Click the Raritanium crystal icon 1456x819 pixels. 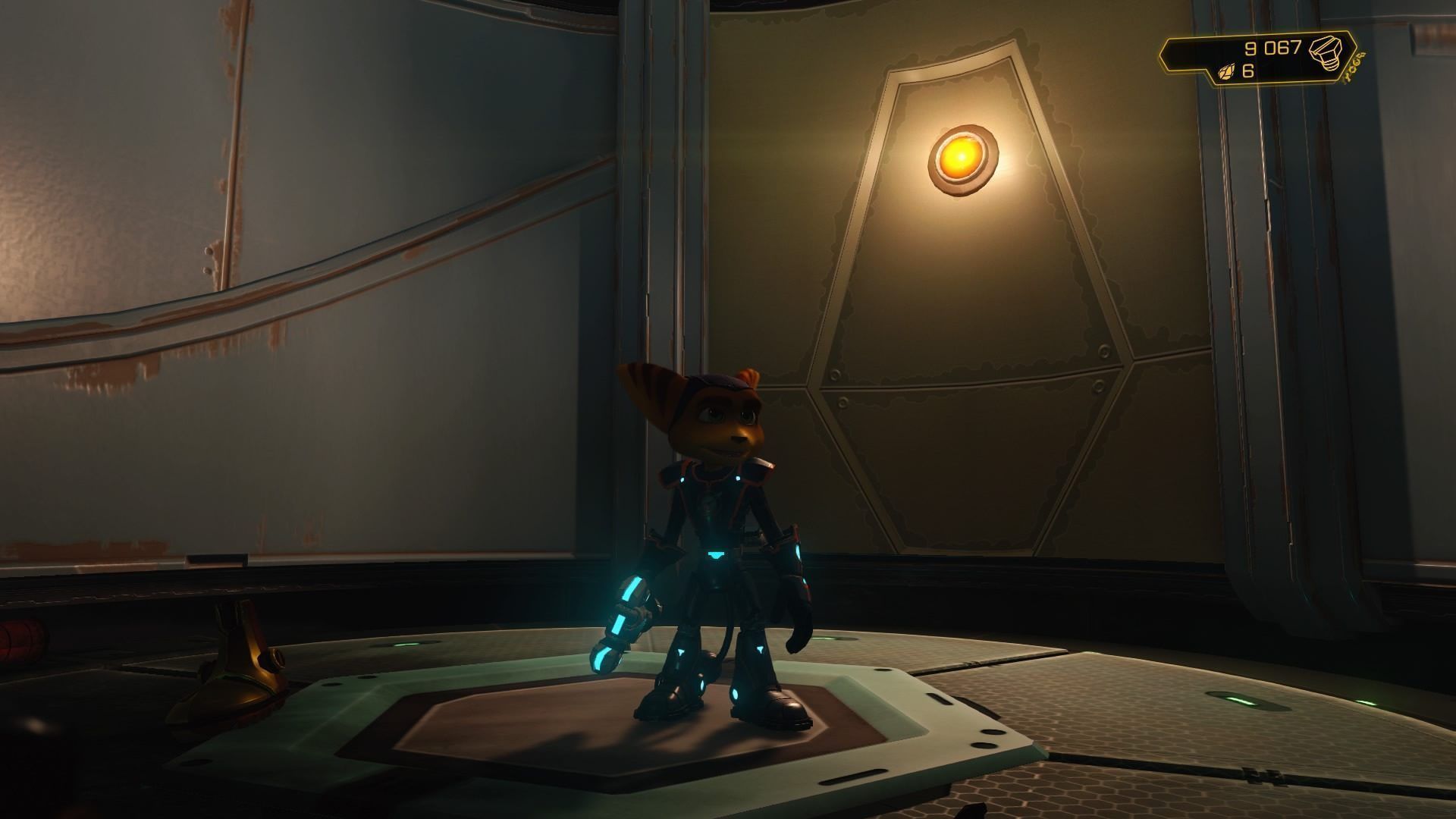click(x=1225, y=72)
